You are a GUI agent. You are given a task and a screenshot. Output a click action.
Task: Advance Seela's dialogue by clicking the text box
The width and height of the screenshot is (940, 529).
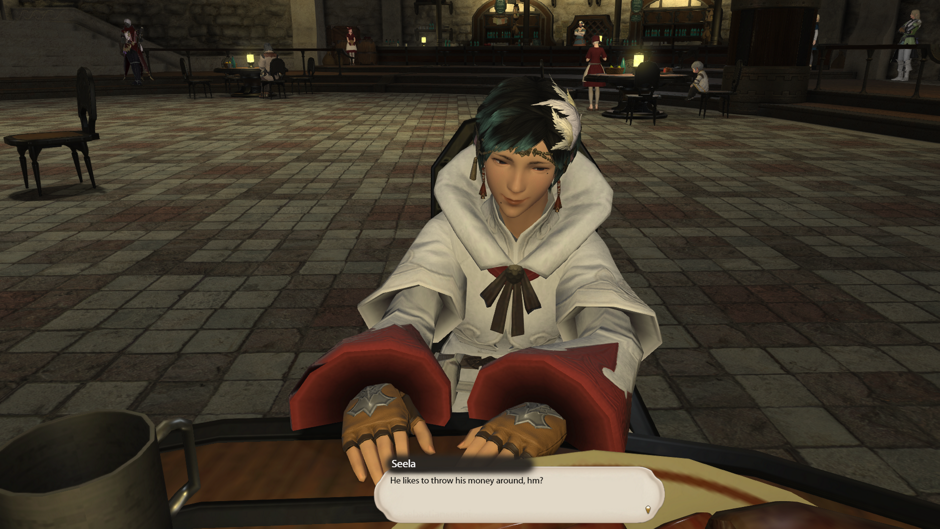point(519,494)
